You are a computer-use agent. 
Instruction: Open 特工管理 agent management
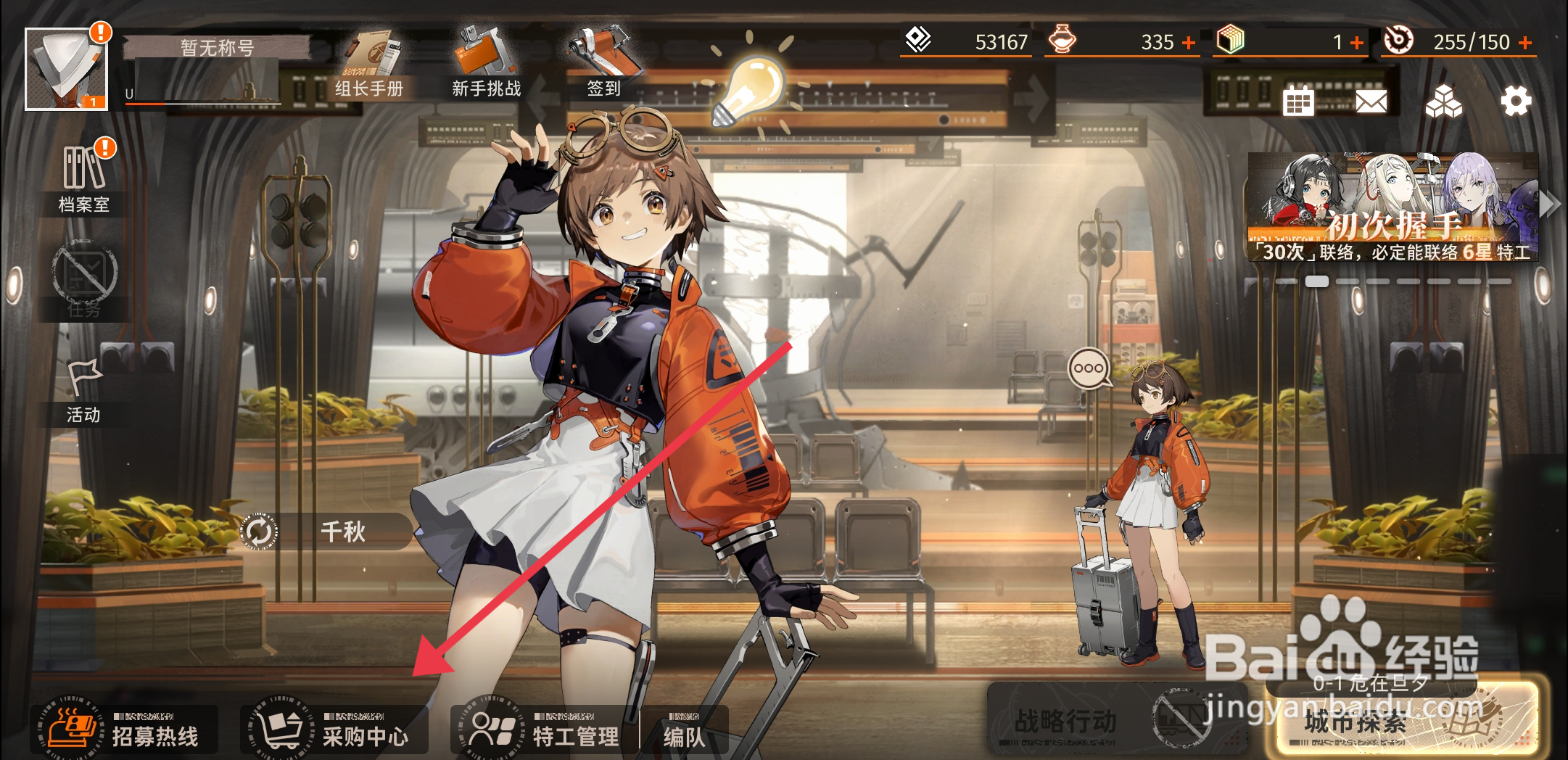[x=544, y=729]
